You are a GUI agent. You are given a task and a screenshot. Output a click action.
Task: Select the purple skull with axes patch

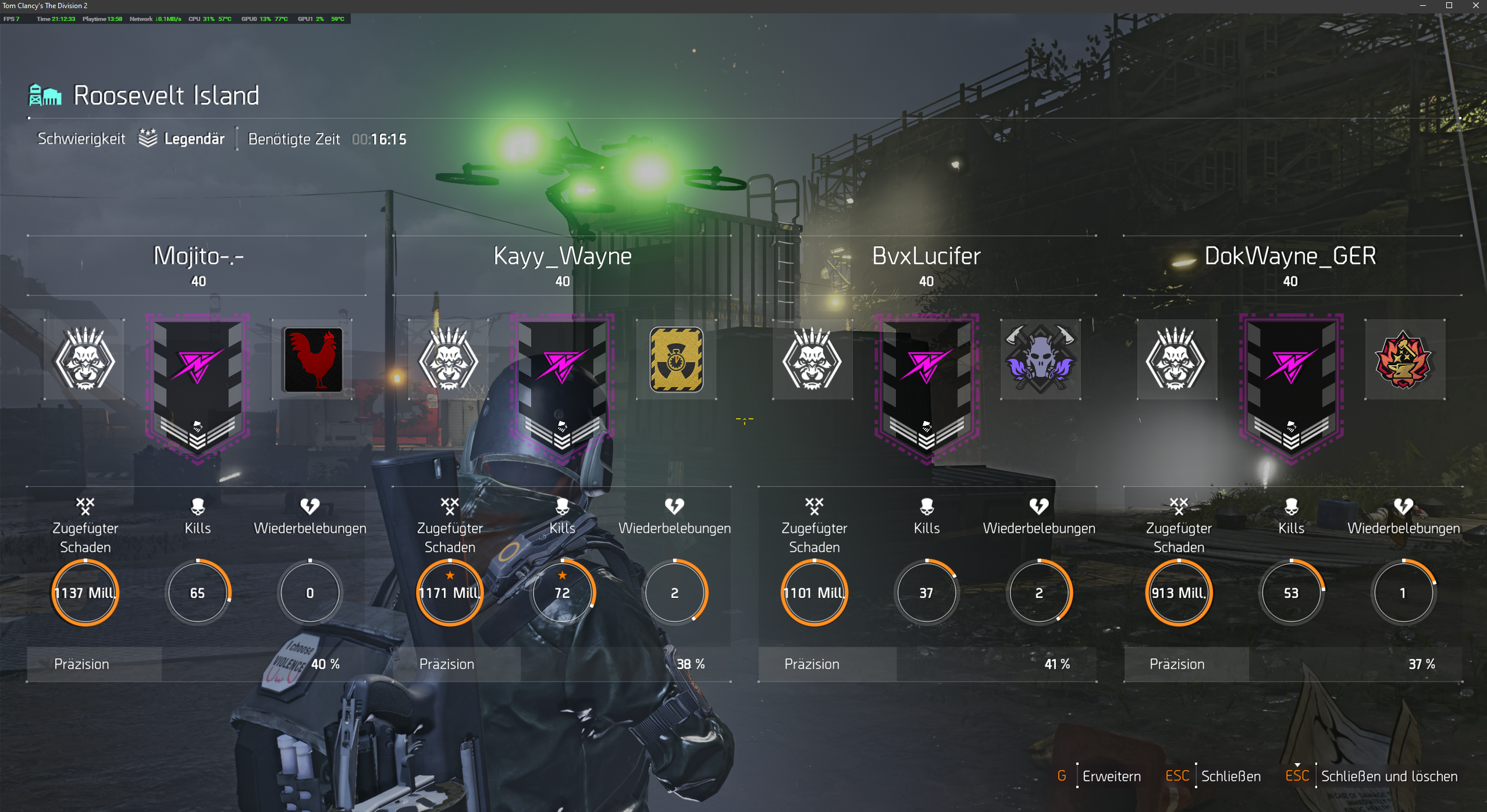pyautogui.click(x=1040, y=359)
